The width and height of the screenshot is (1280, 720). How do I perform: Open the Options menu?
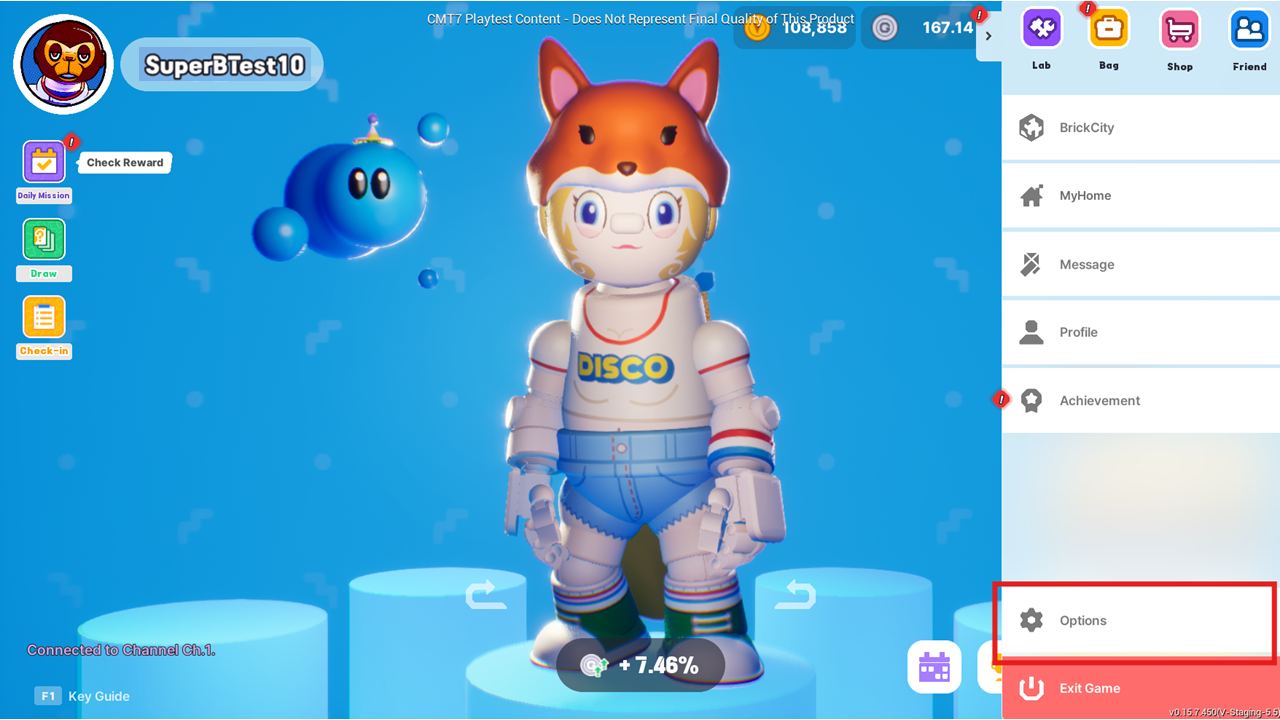(1134, 621)
